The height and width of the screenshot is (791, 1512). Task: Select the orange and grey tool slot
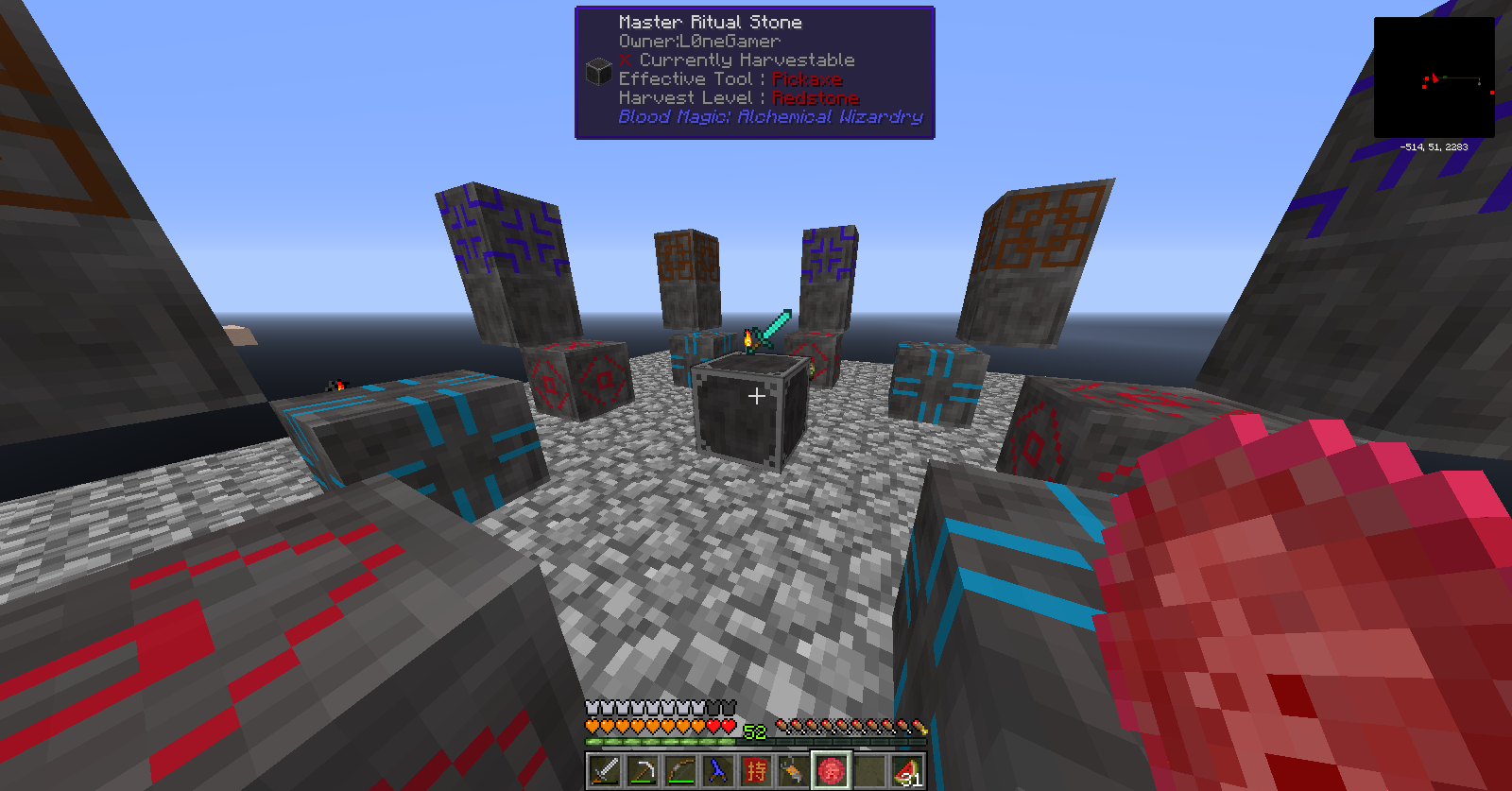[x=794, y=771]
